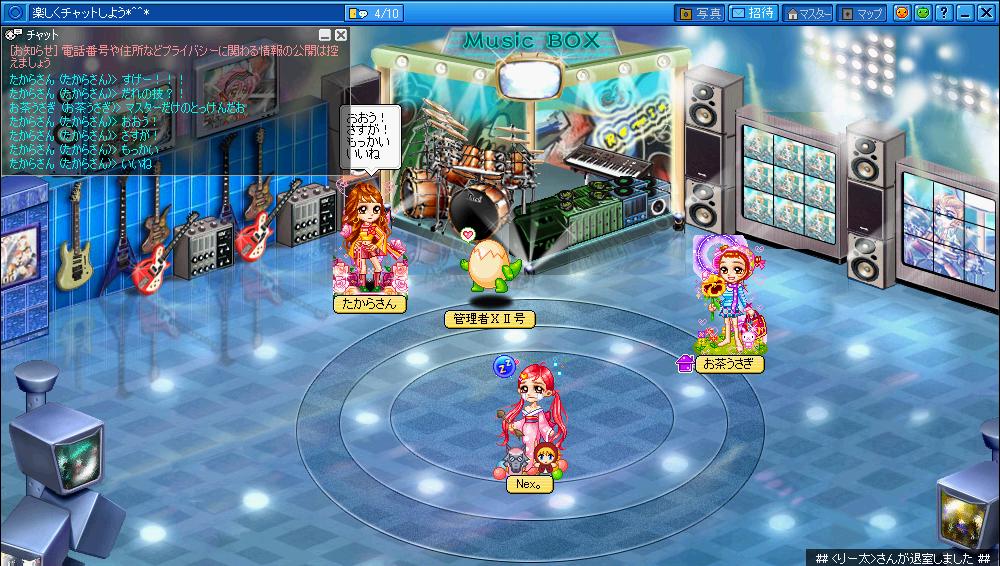Click the 招待 invite button
1000x566 pixels.
(x=752, y=13)
